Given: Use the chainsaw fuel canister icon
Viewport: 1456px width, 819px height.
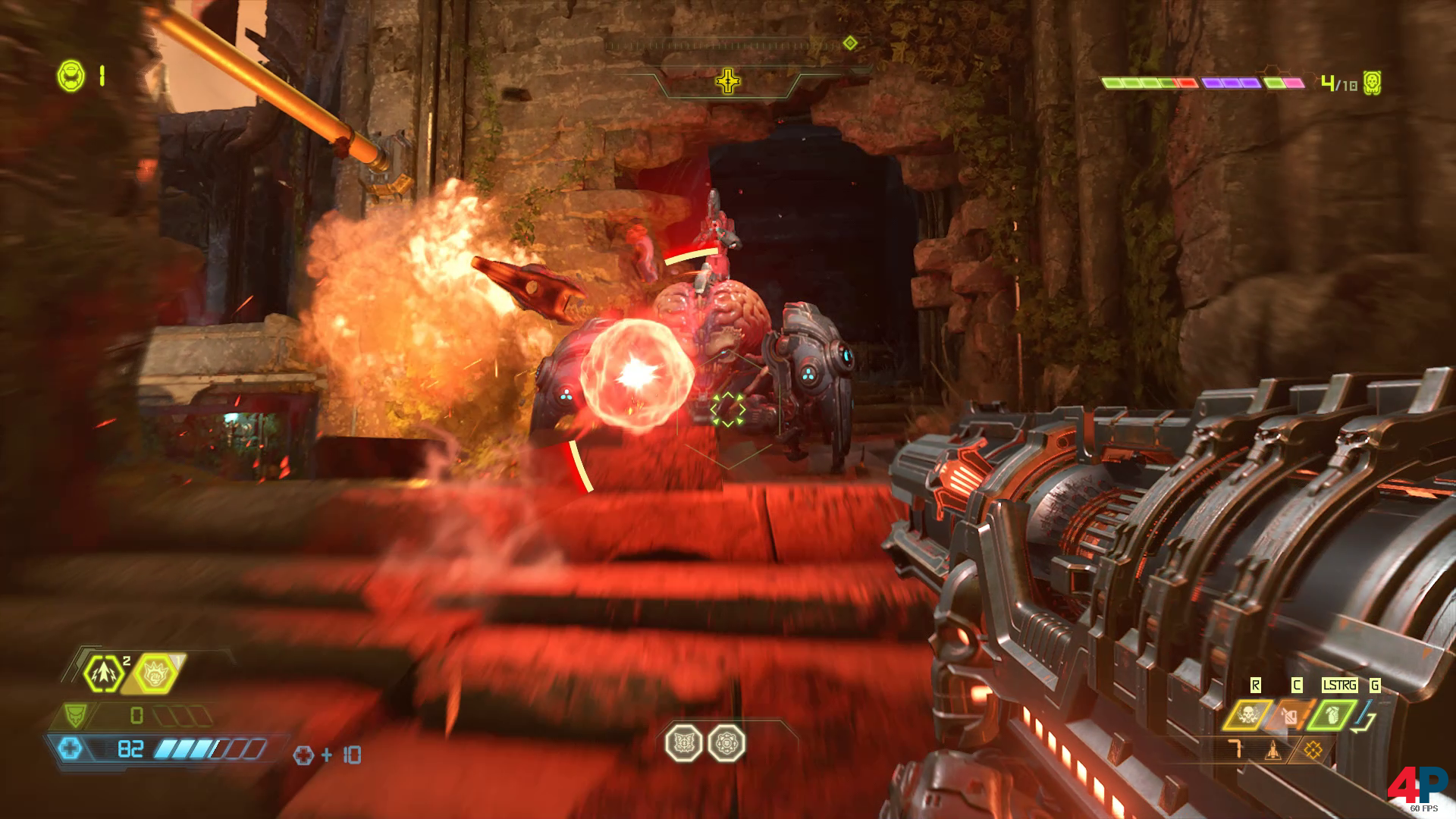Looking at the screenshot, I should 1288,714.
